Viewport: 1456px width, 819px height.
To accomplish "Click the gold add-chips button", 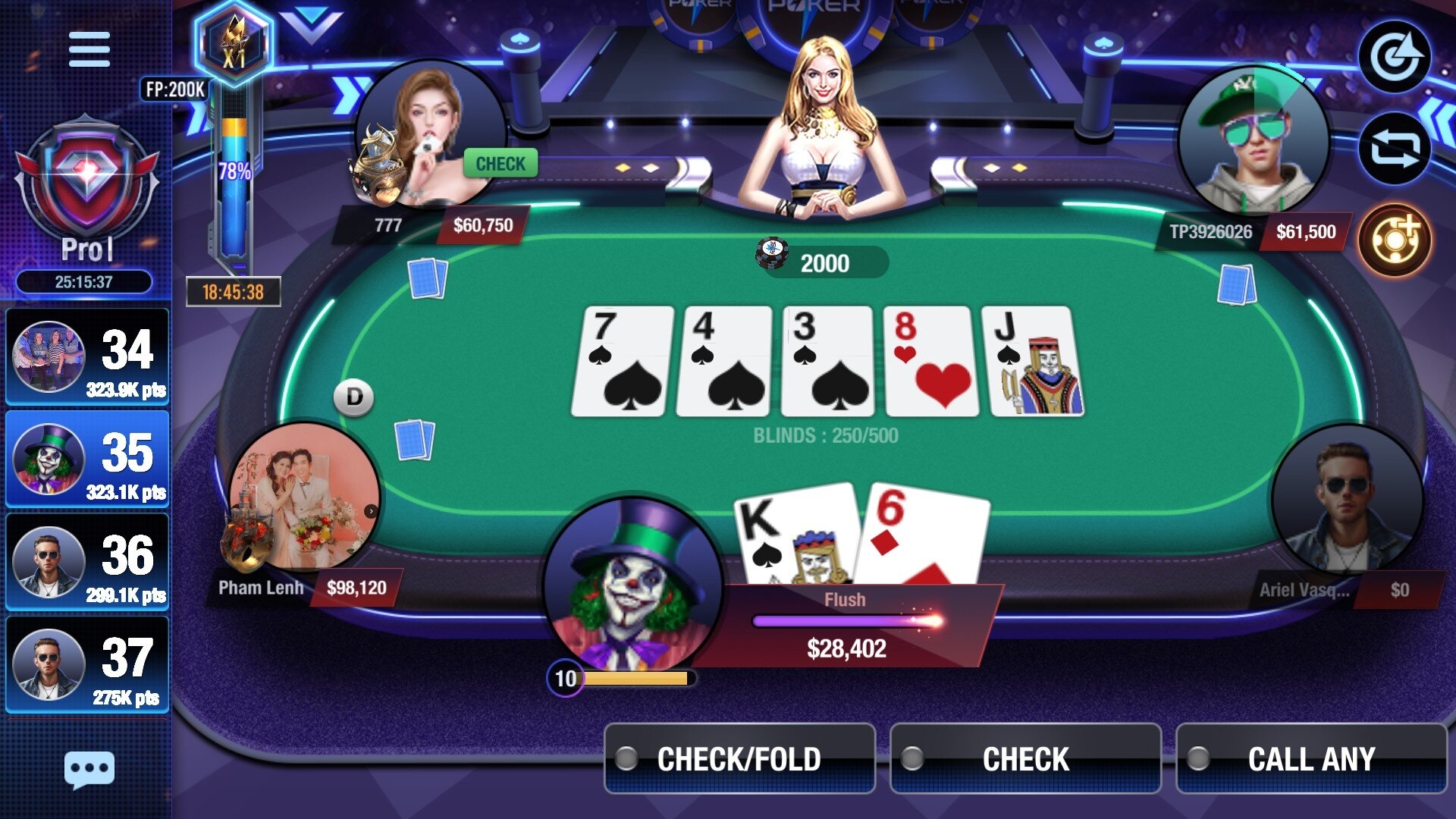I will pos(1394,240).
